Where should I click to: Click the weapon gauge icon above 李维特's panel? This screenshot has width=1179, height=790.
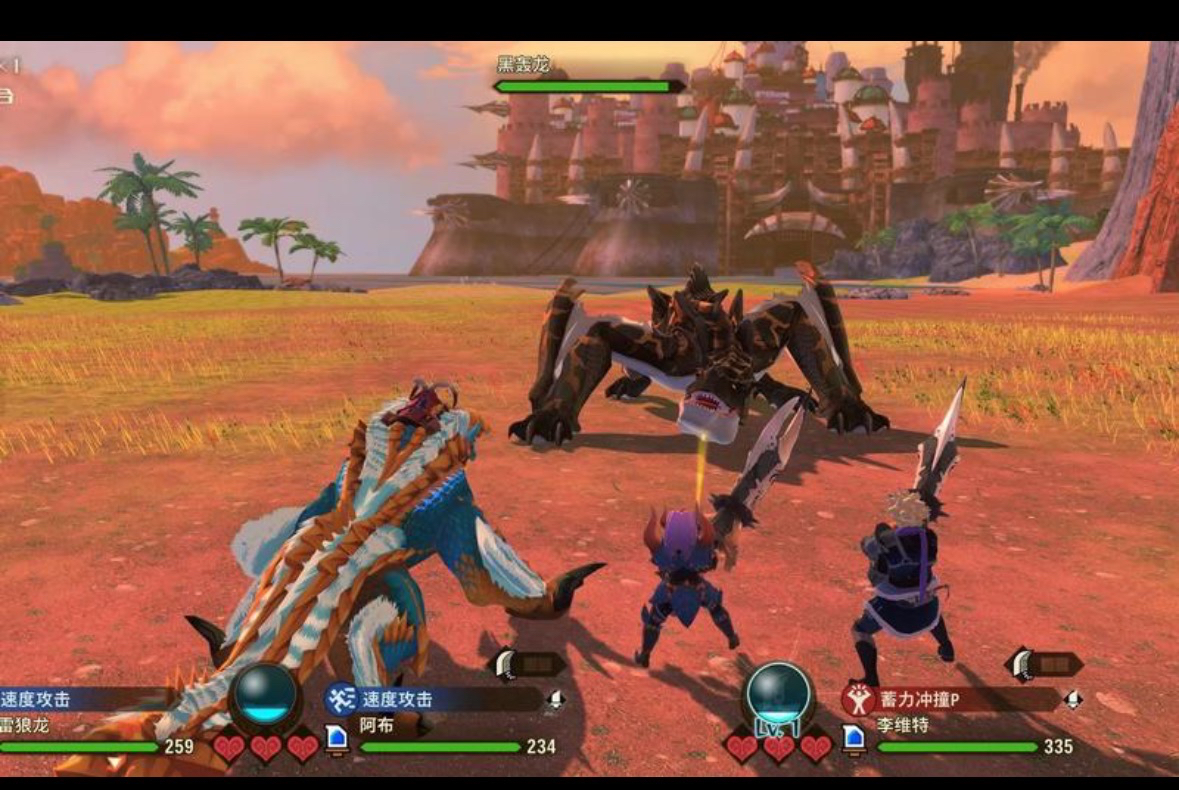point(1044,664)
